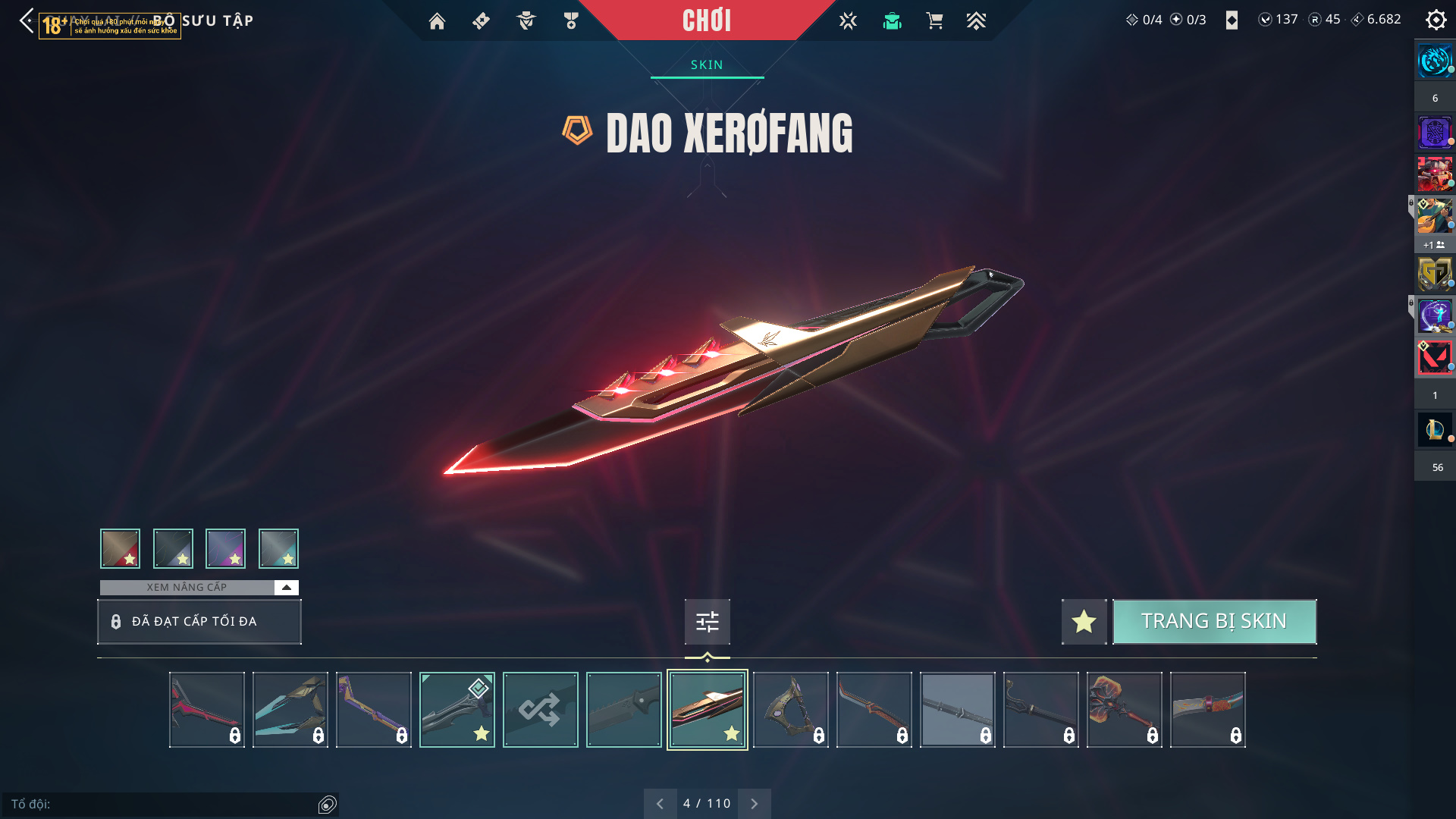1456x819 pixels.
Task: Open the filter sliders button
Action: 707,622
